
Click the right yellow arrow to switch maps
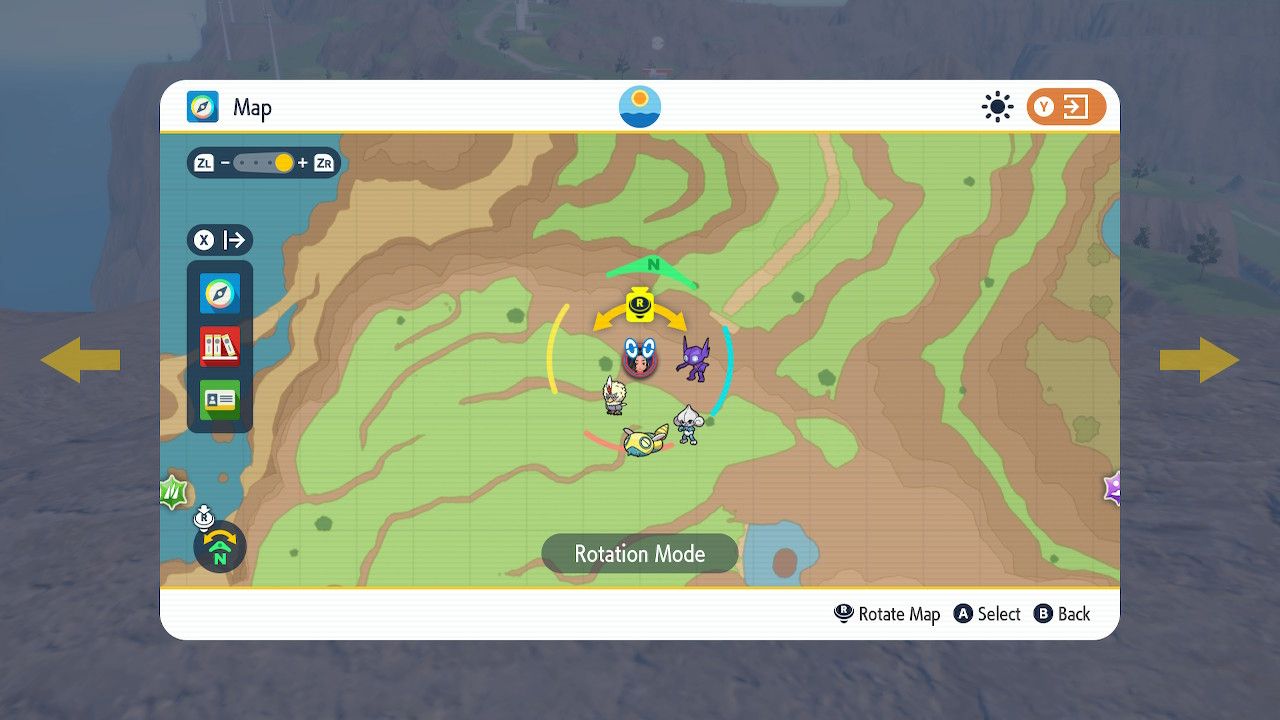point(1199,360)
